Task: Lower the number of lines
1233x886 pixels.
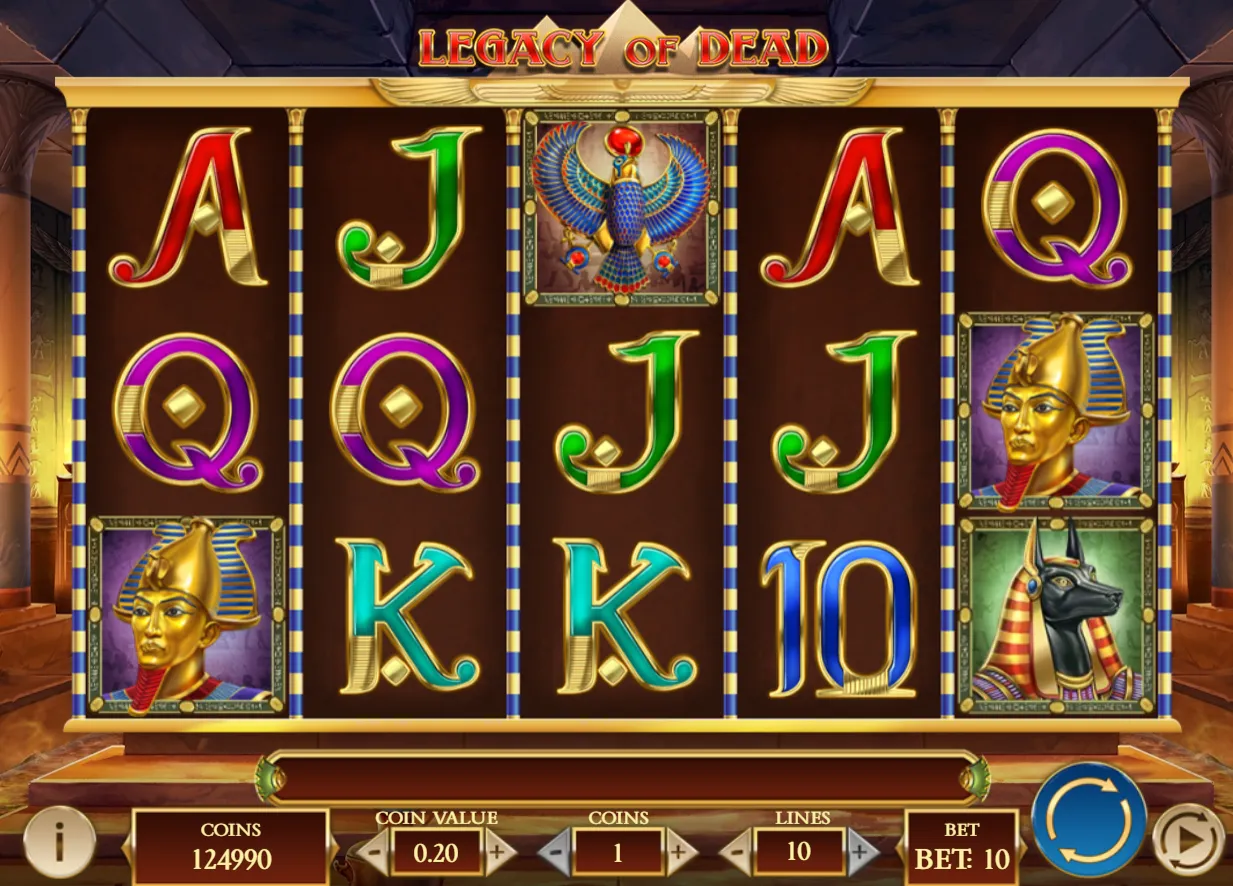Action: [x=736, y=853]
